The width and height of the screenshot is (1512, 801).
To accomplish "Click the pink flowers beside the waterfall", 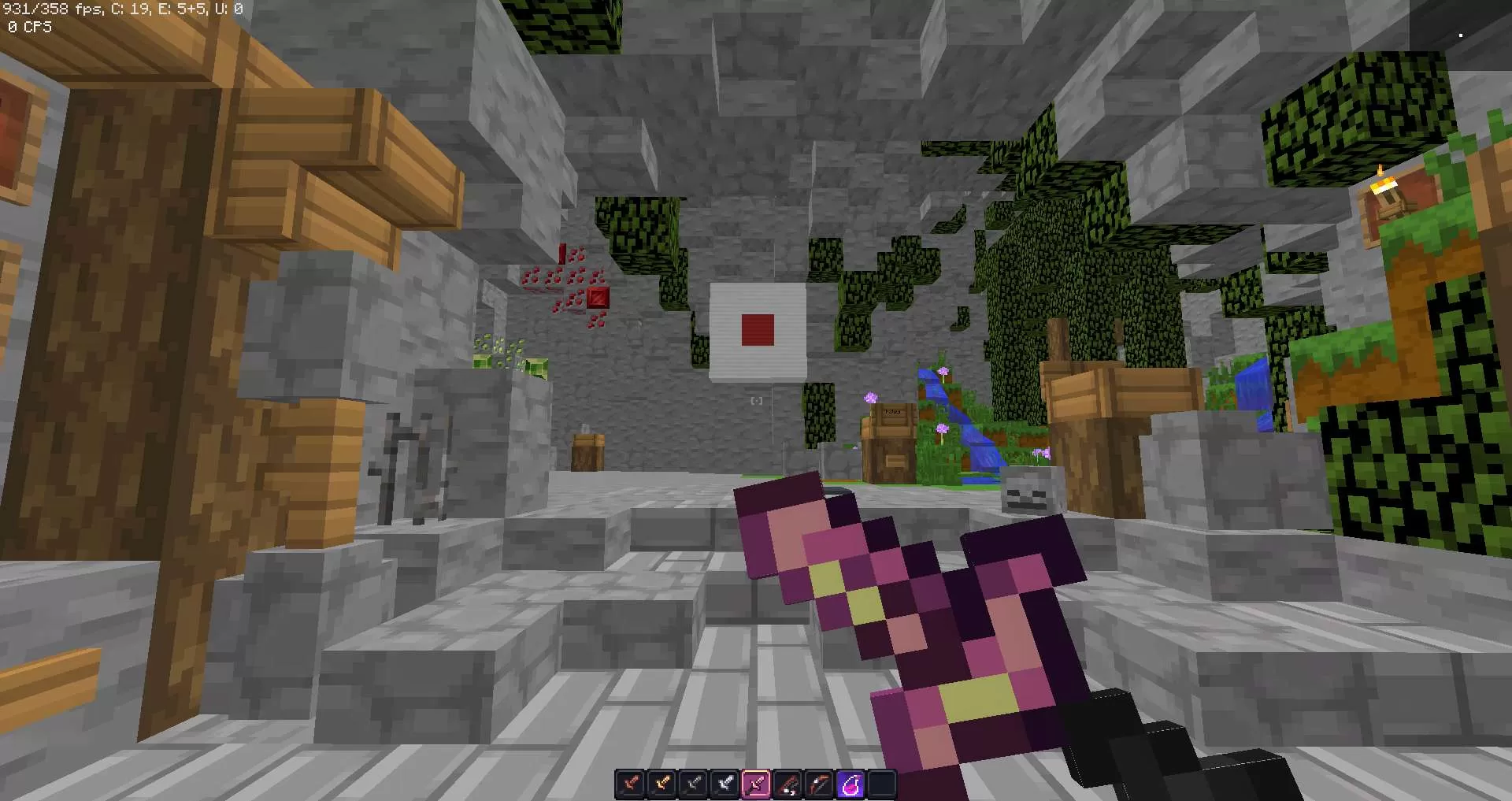I will 942,429.
